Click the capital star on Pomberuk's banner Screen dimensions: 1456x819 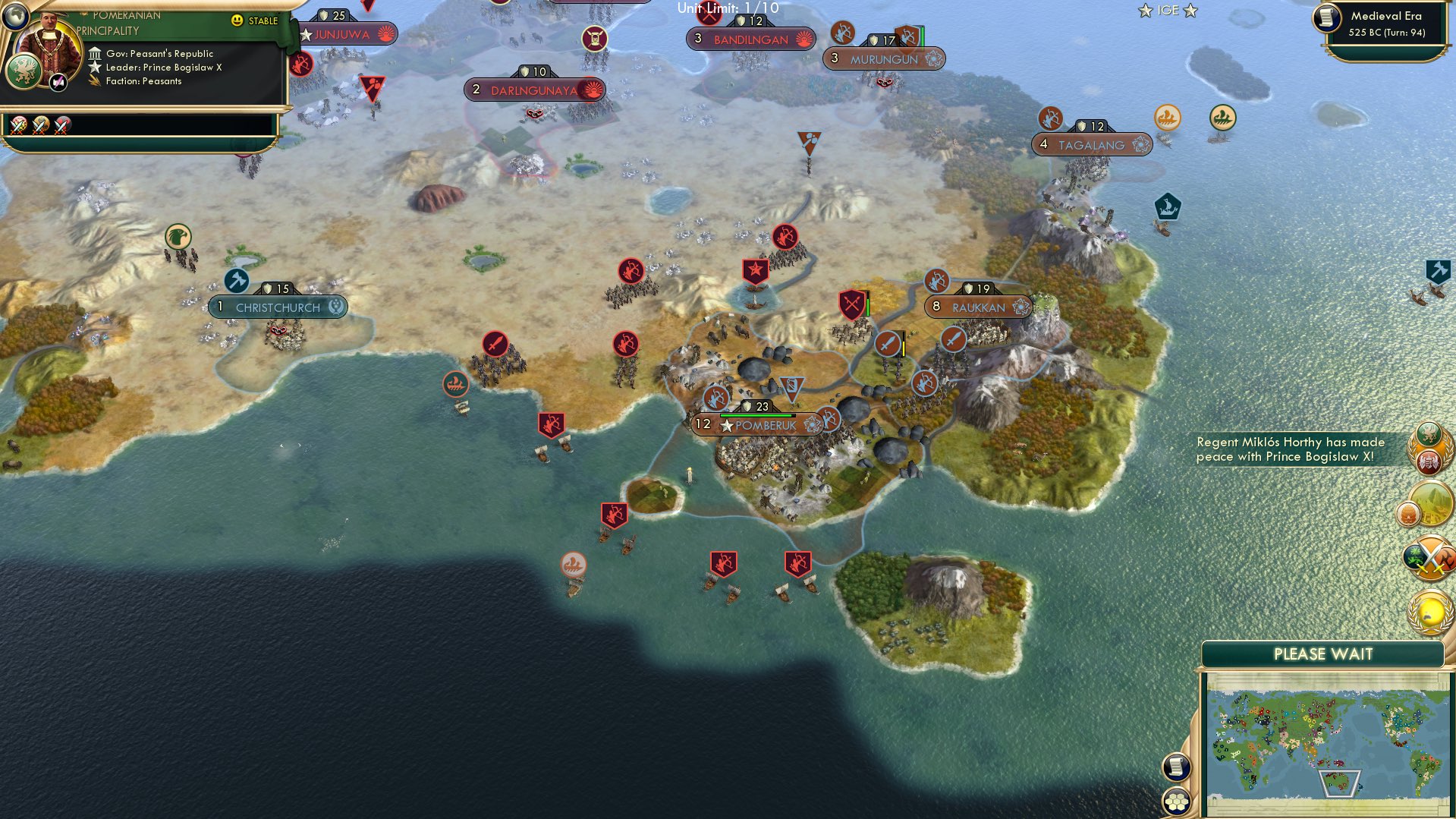[x=727, y=426]
